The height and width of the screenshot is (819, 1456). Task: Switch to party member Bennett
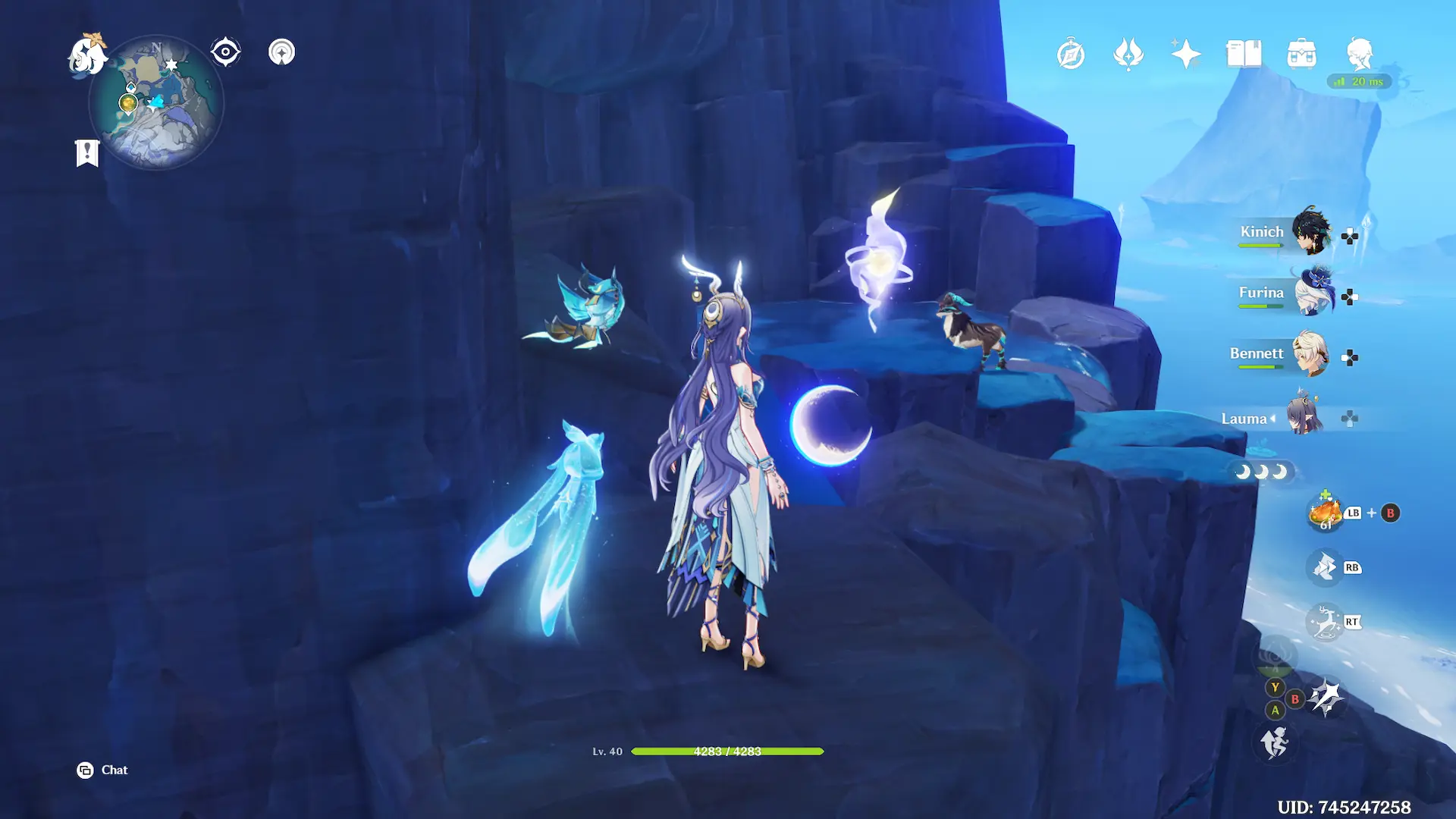click(x=1310, y=353)
